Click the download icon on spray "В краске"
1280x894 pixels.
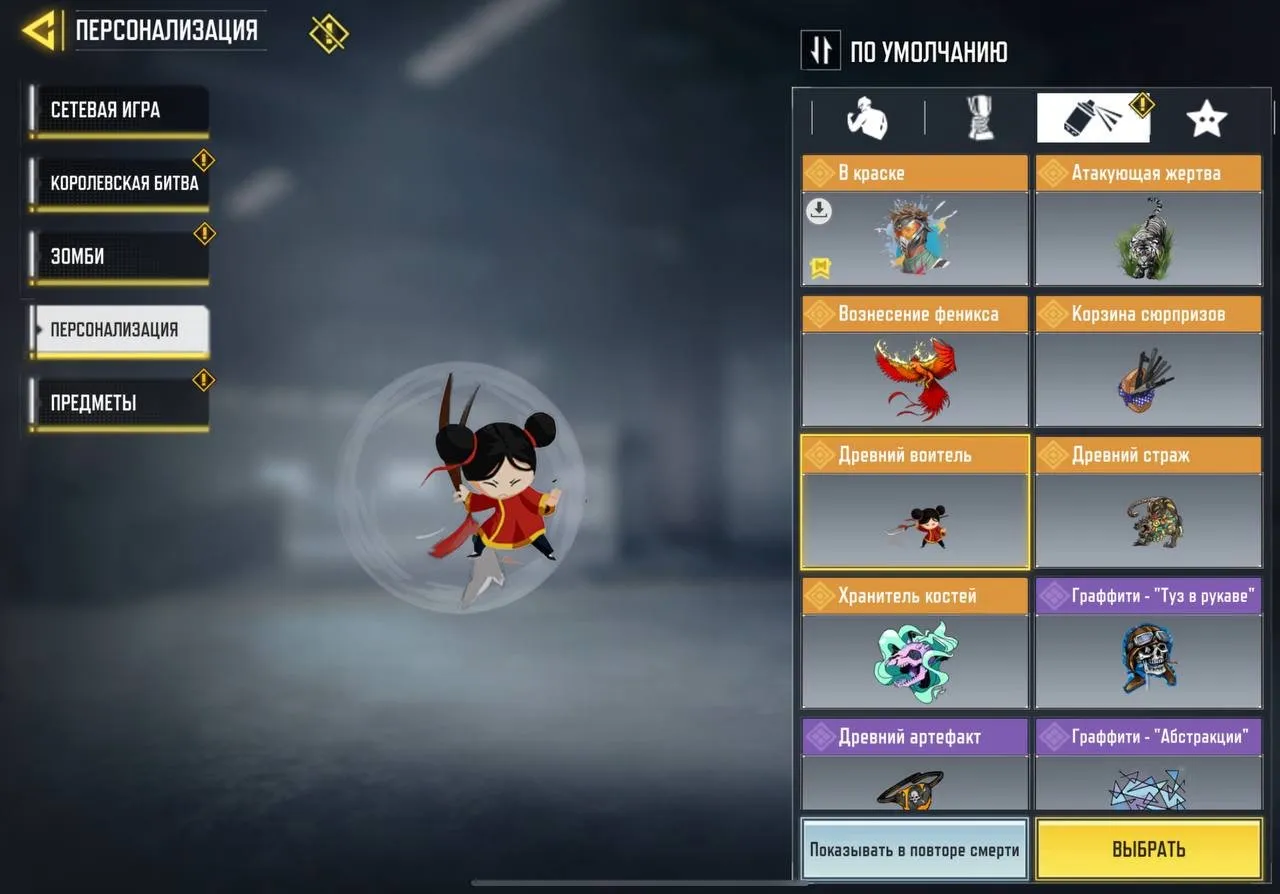pyautogui.click(x=817, y=212)
